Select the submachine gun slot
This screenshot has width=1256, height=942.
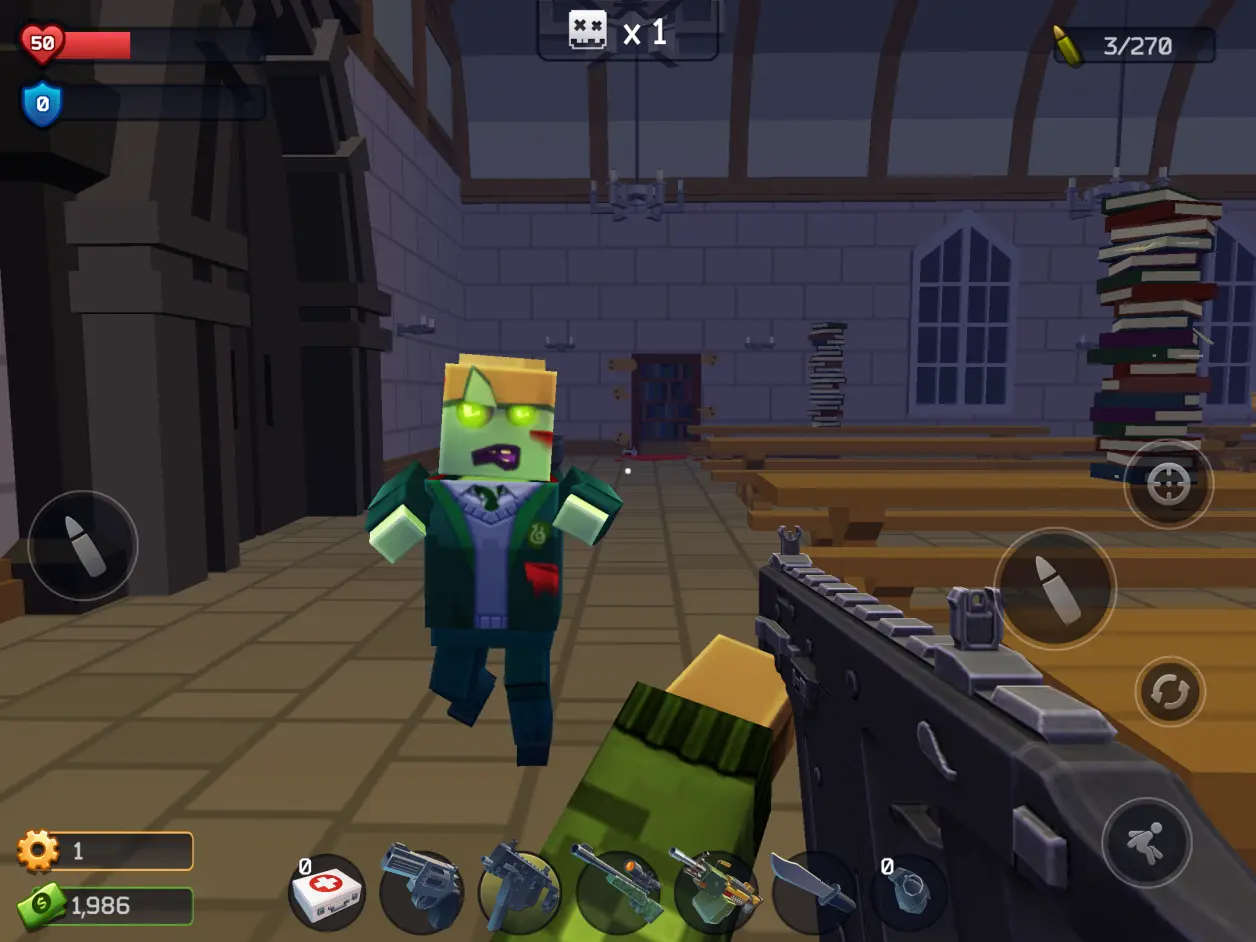click(x=518, y=892)
